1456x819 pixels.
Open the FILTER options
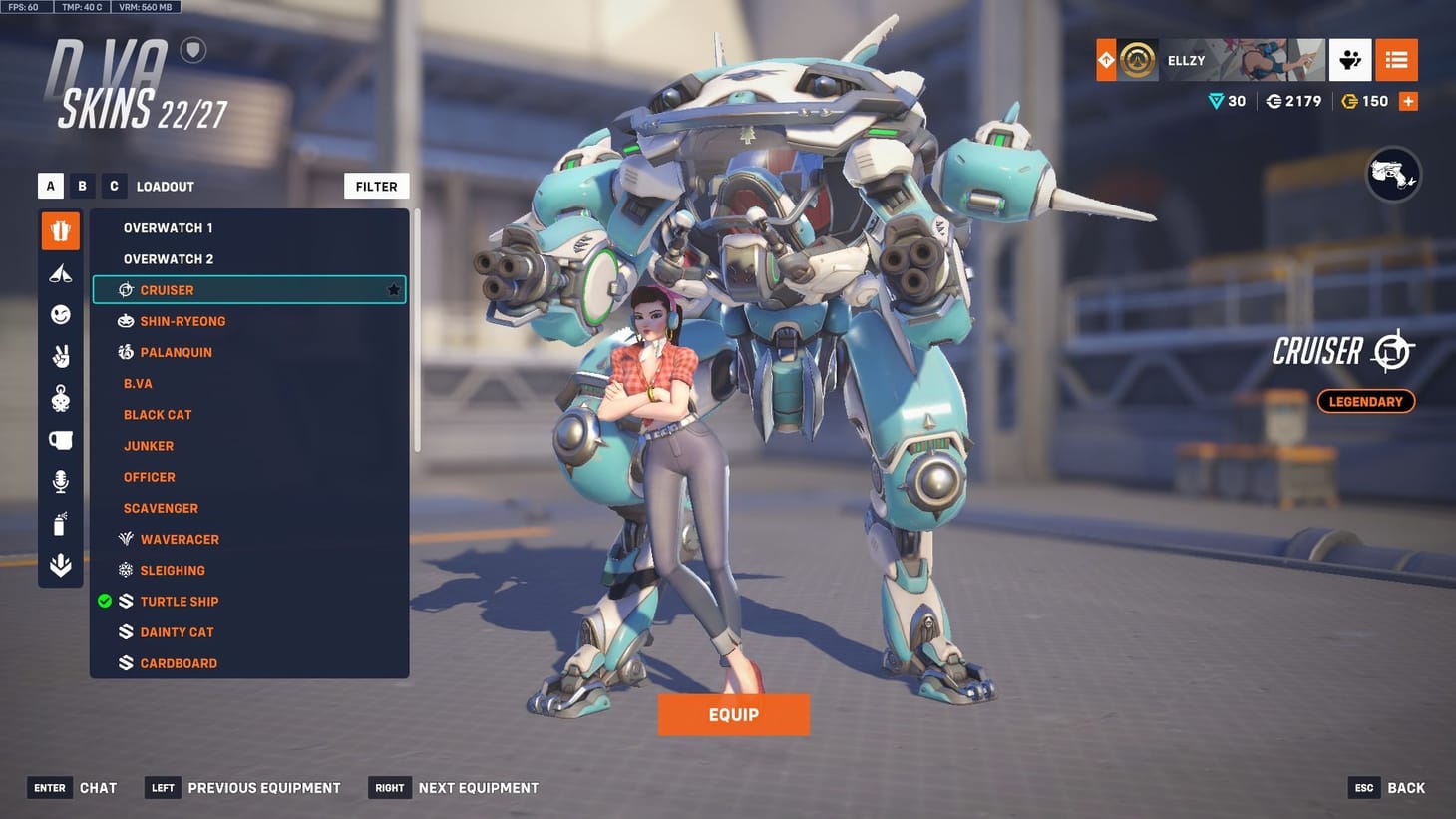(376, 186)
